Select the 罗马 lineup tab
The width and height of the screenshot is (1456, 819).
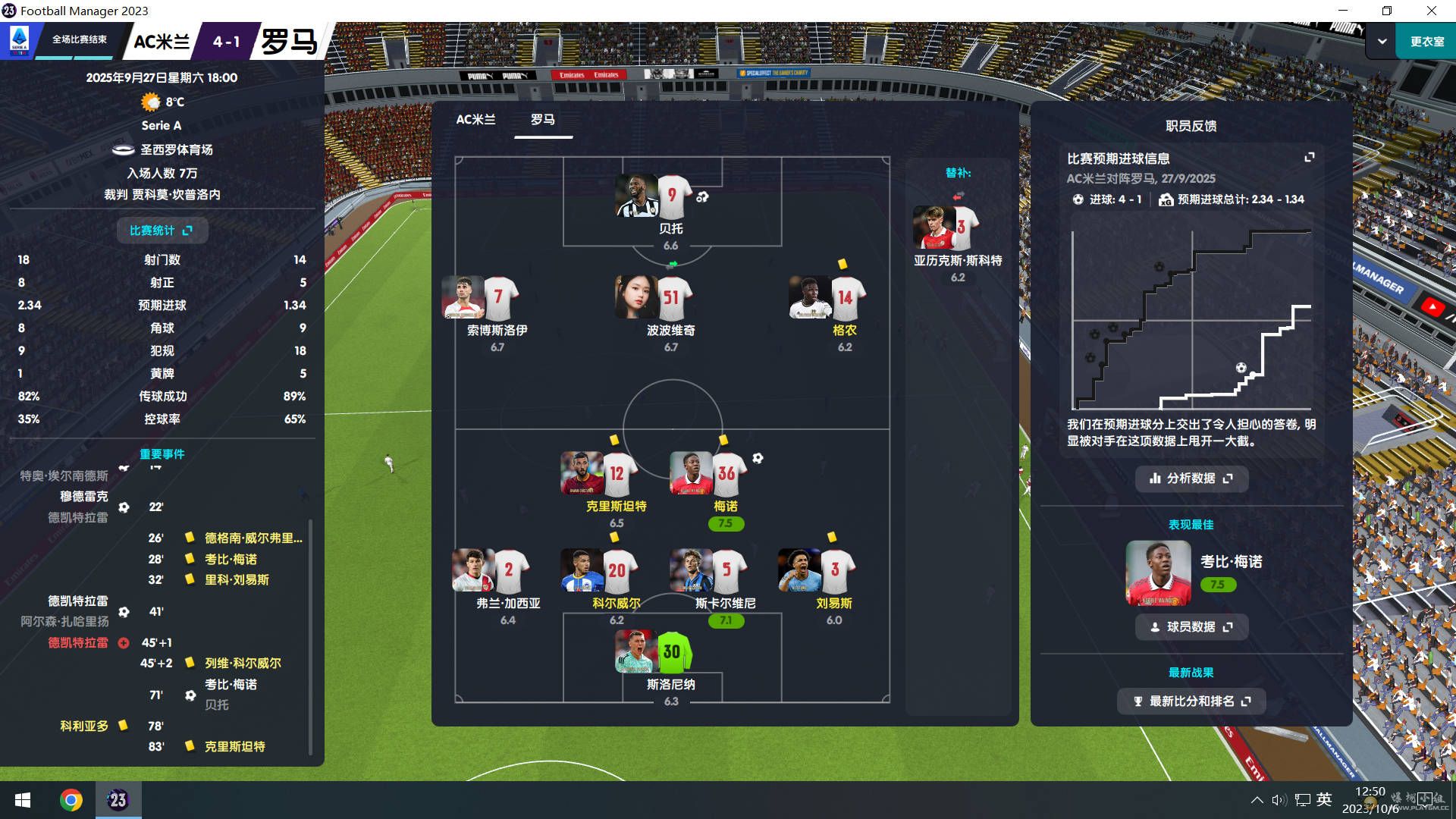click(542, 120)
